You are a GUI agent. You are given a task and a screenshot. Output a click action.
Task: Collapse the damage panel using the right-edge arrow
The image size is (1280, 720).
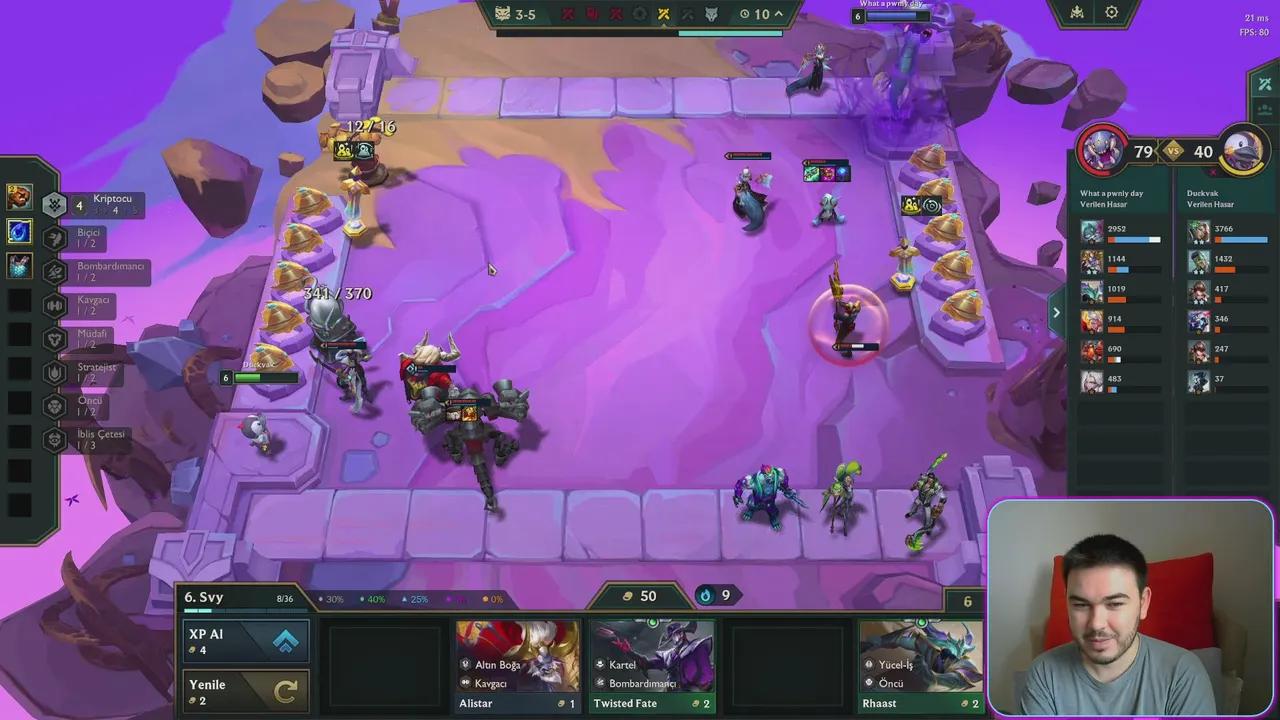tap(1056, 313)
